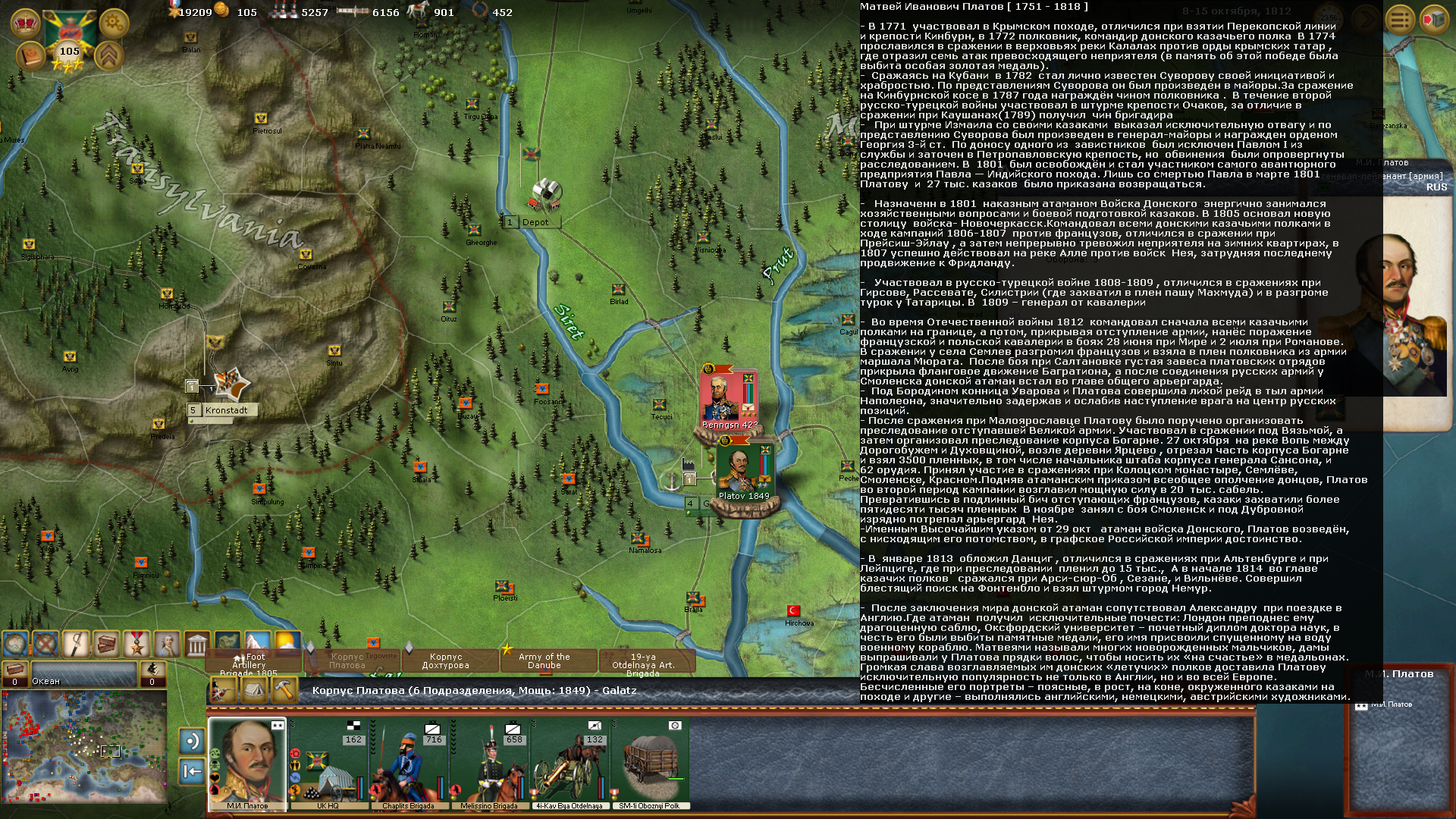Open the gear options button
1456x819 pixels.
[114, 24]
